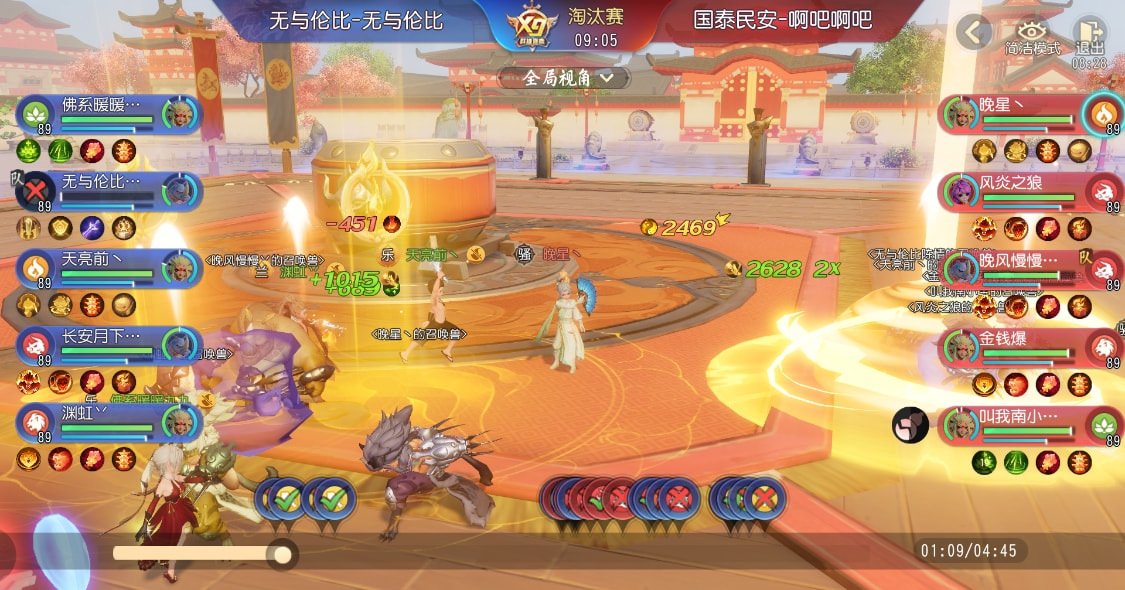1125x590 pixels.
Task: Collapse the panel with the back arrow
Action: (973, 32)
